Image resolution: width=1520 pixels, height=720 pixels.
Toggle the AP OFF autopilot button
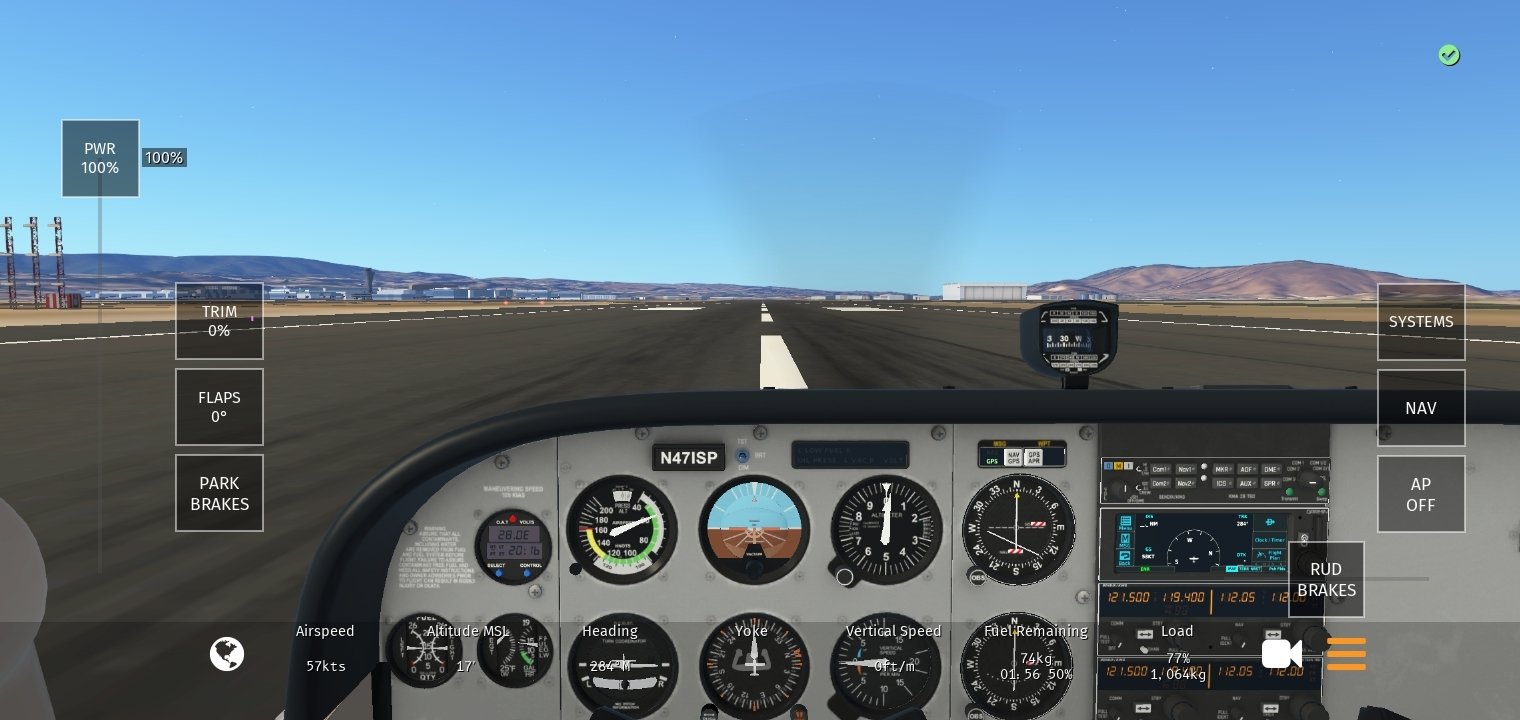coord(1421,494)
